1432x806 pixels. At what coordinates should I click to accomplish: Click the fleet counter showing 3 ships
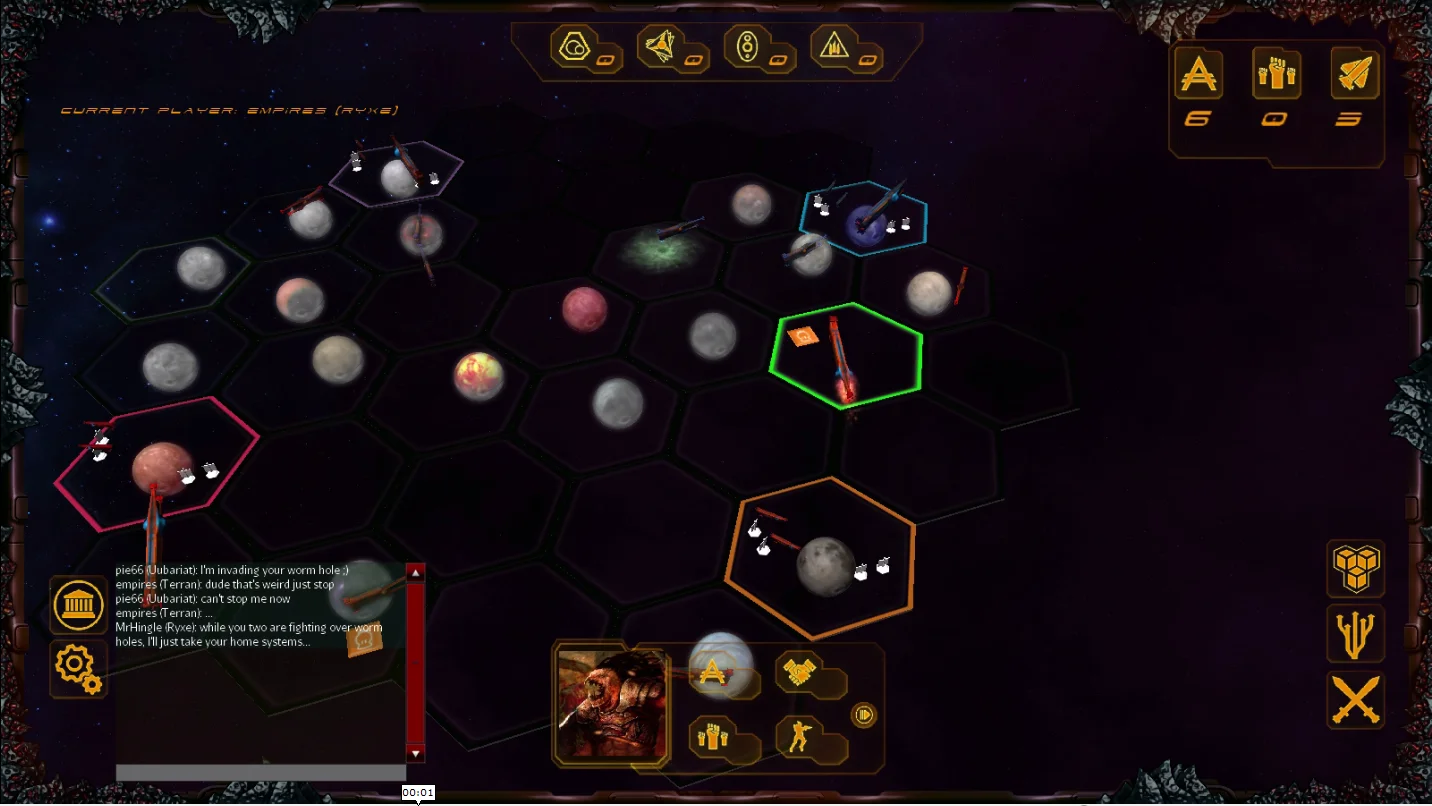click(x=1355, y=90)
